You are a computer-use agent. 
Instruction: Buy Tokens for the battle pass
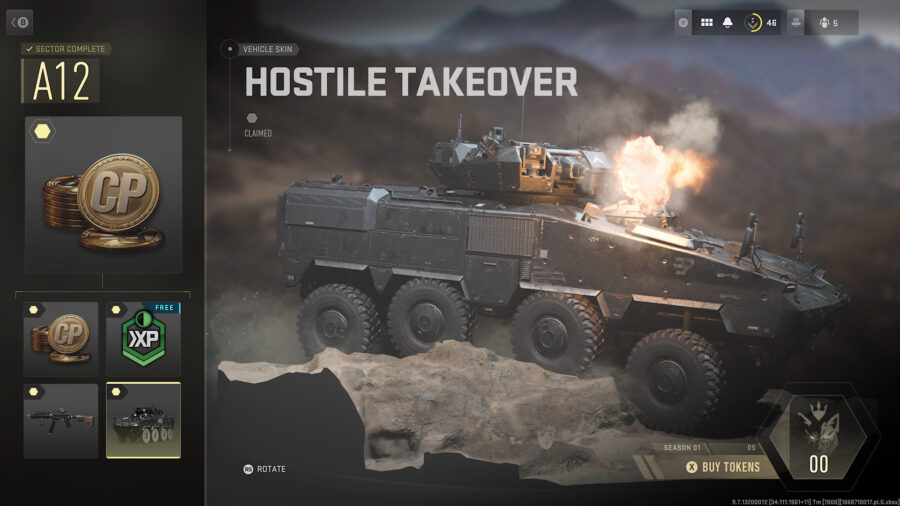click(722, 467)
